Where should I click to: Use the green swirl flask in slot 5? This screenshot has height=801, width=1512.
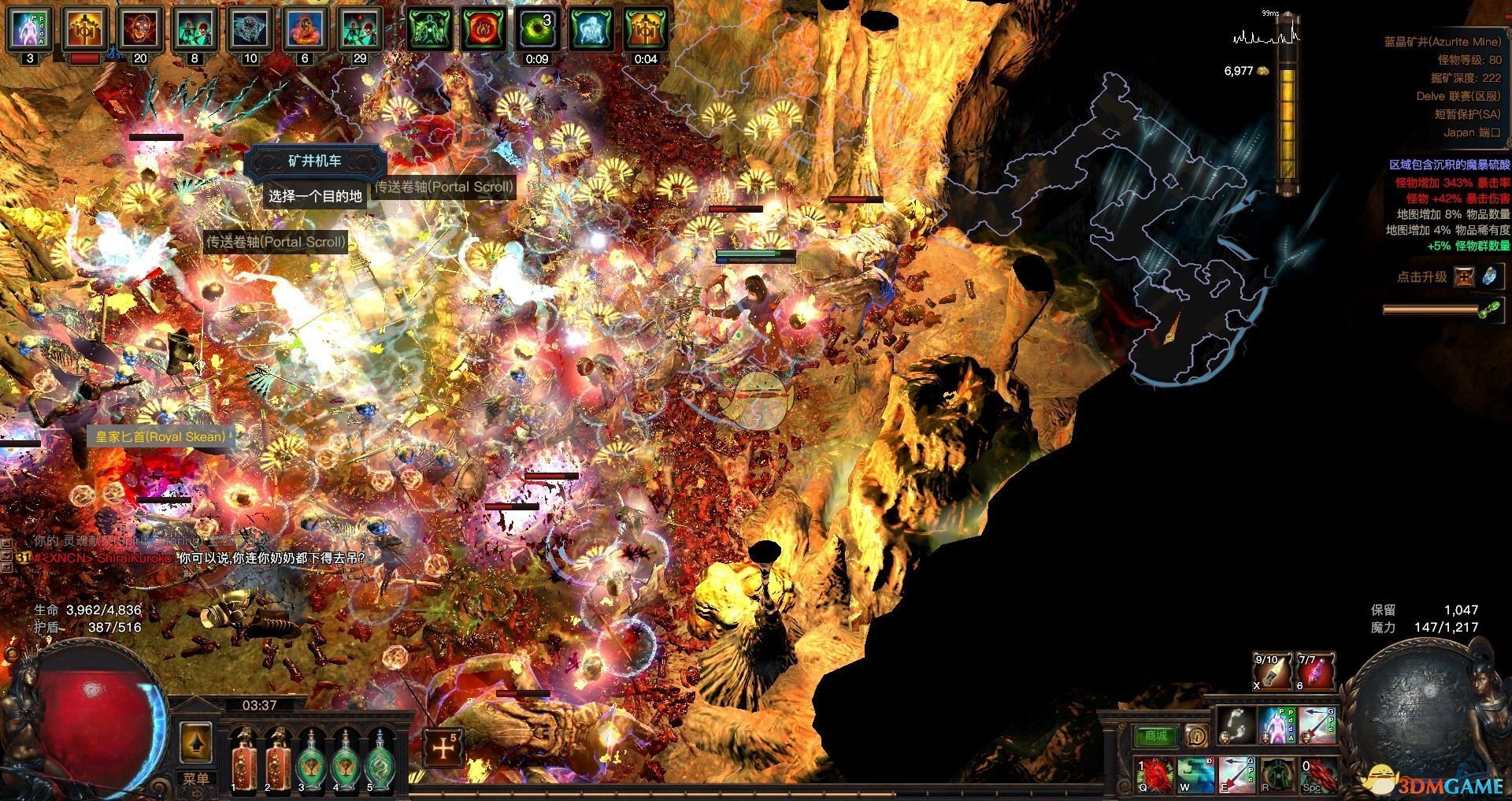click(381, 759)
